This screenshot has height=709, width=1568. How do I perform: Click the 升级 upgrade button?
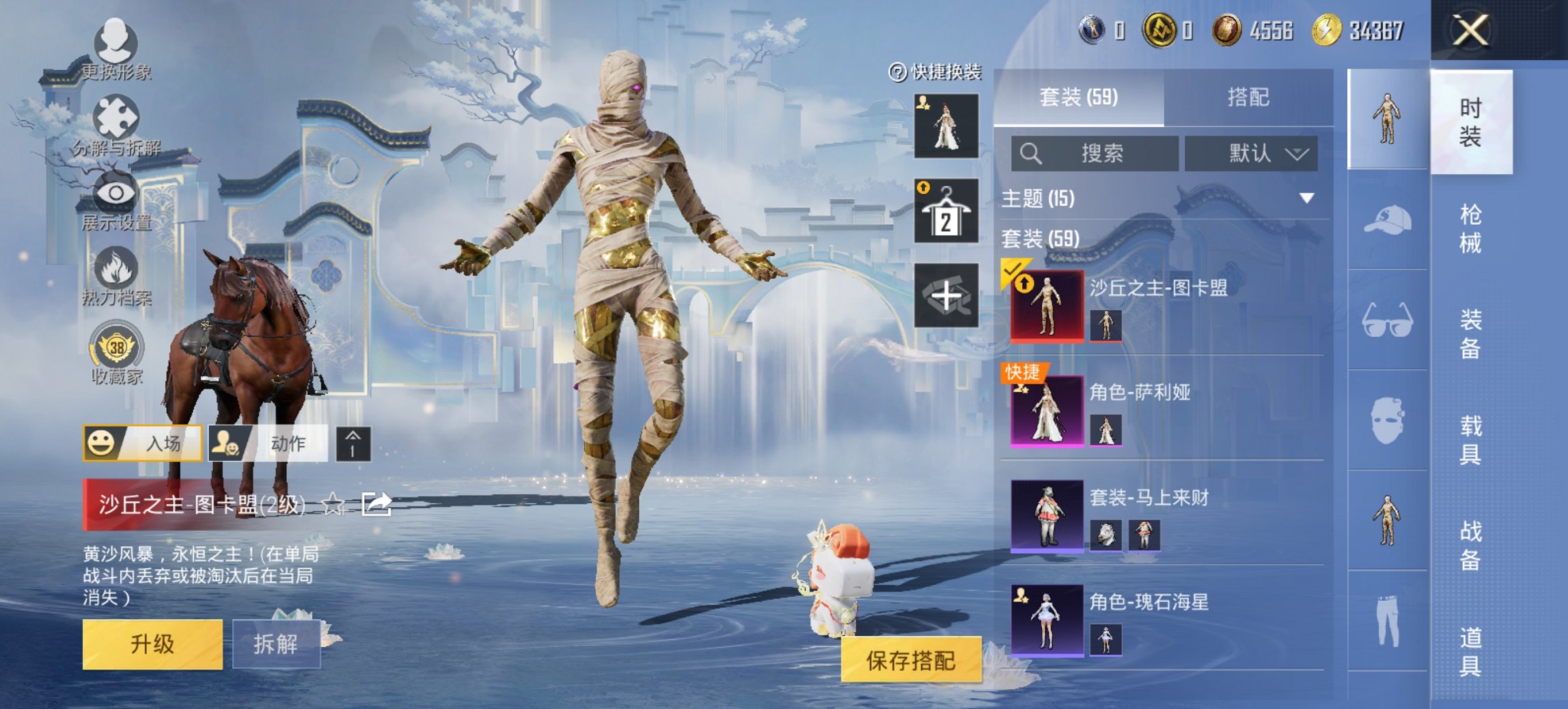pos(152,644)
